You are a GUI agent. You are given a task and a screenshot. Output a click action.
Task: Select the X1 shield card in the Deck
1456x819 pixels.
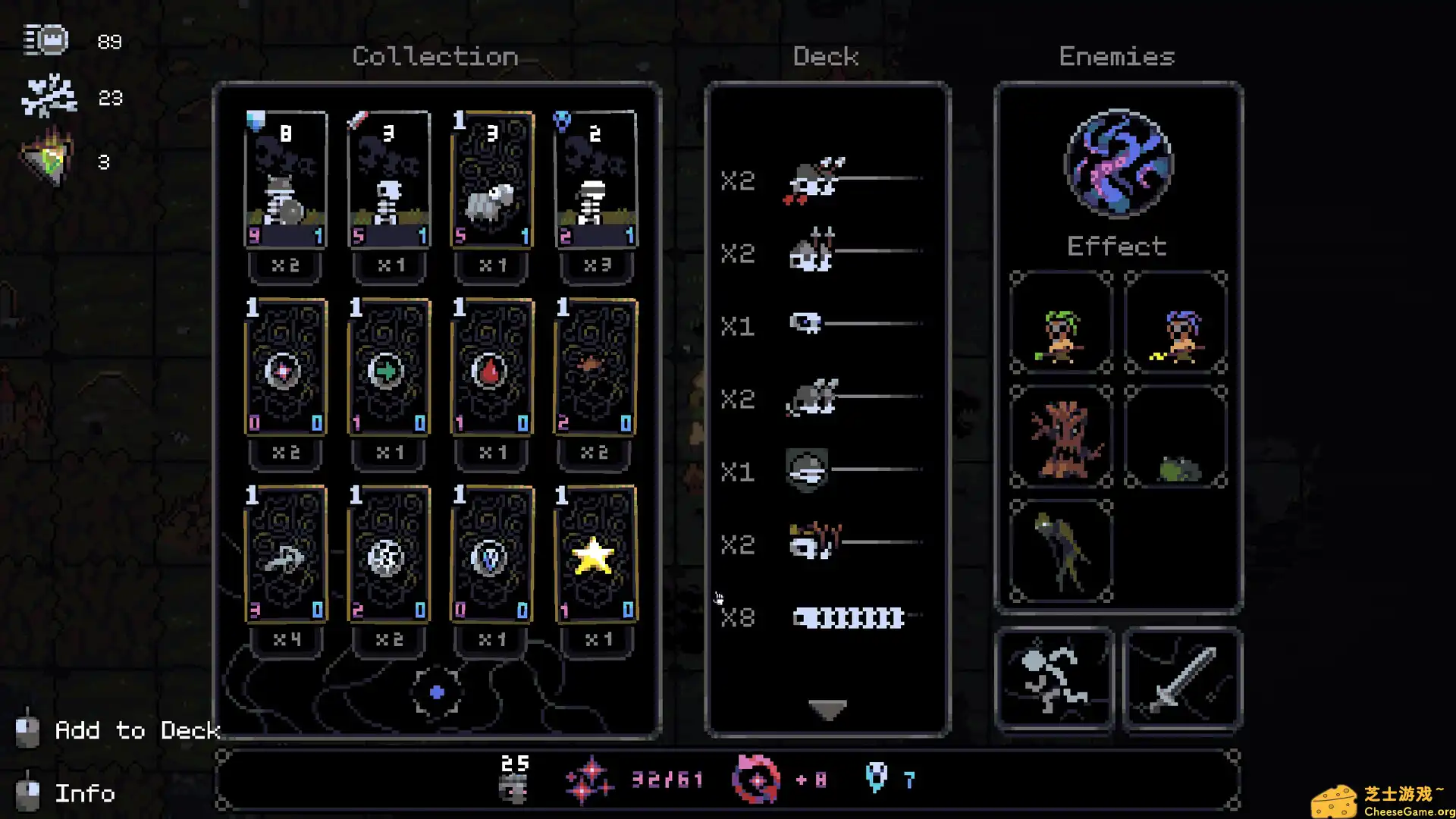tap(808, 472)
